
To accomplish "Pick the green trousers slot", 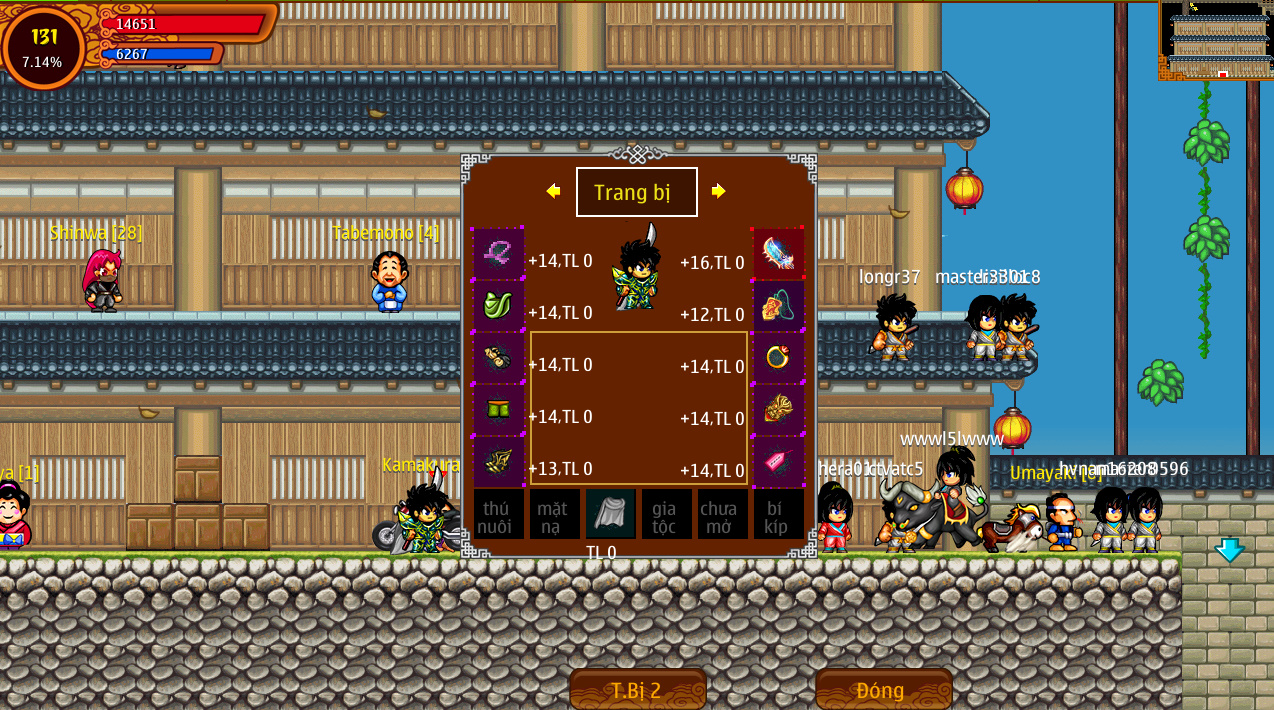I will [498, 409].
